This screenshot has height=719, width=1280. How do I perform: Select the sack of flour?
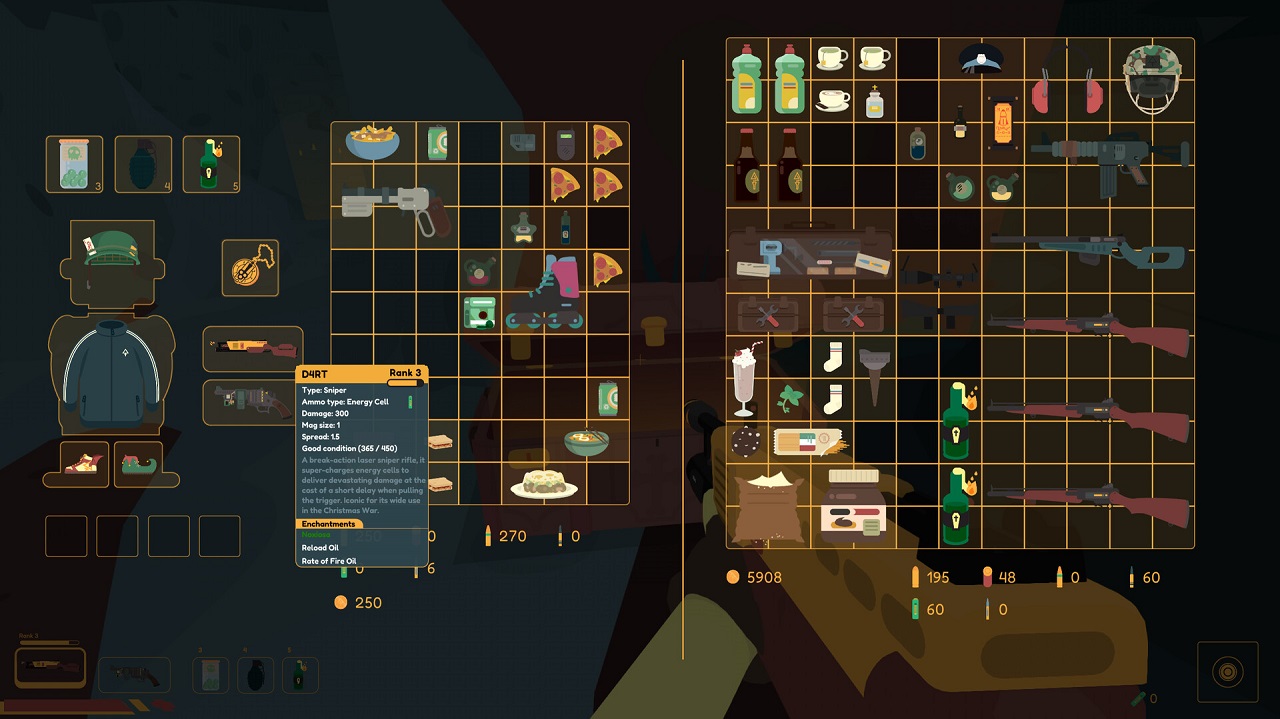(x=768, y=506)
